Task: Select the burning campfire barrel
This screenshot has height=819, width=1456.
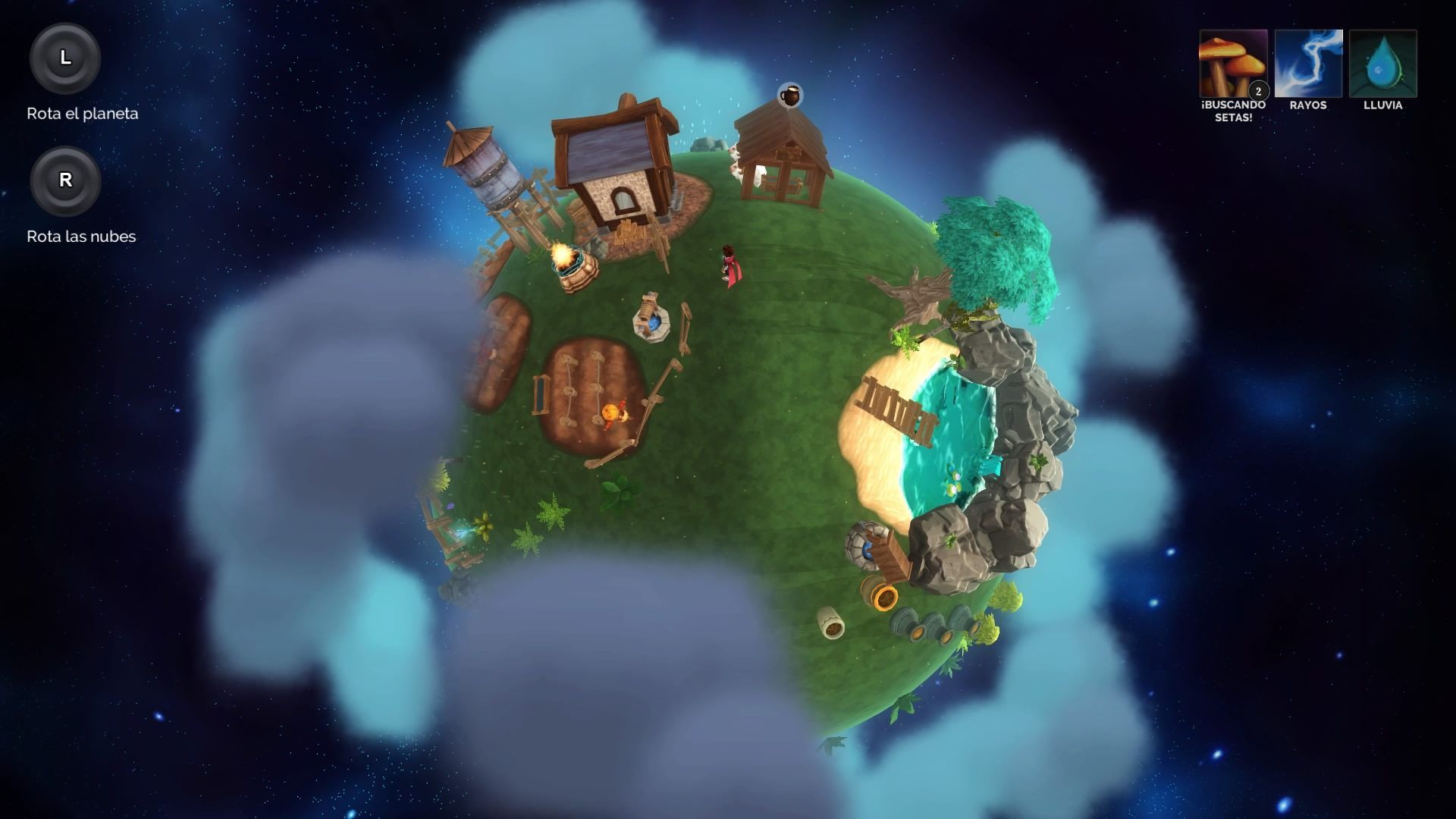Action: [x=574, y=266]
